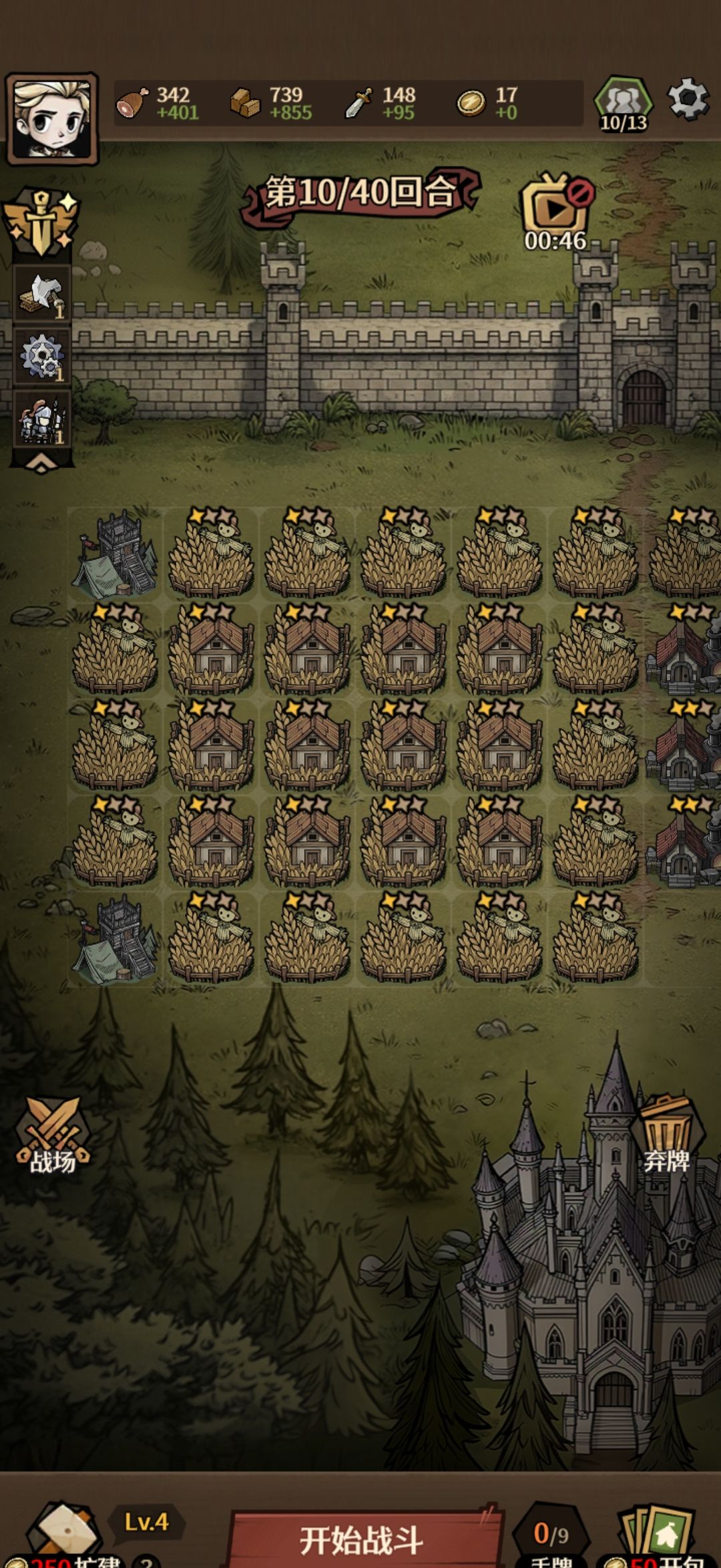Select the bottom watchtower camp tile

(x=115, y=940)
